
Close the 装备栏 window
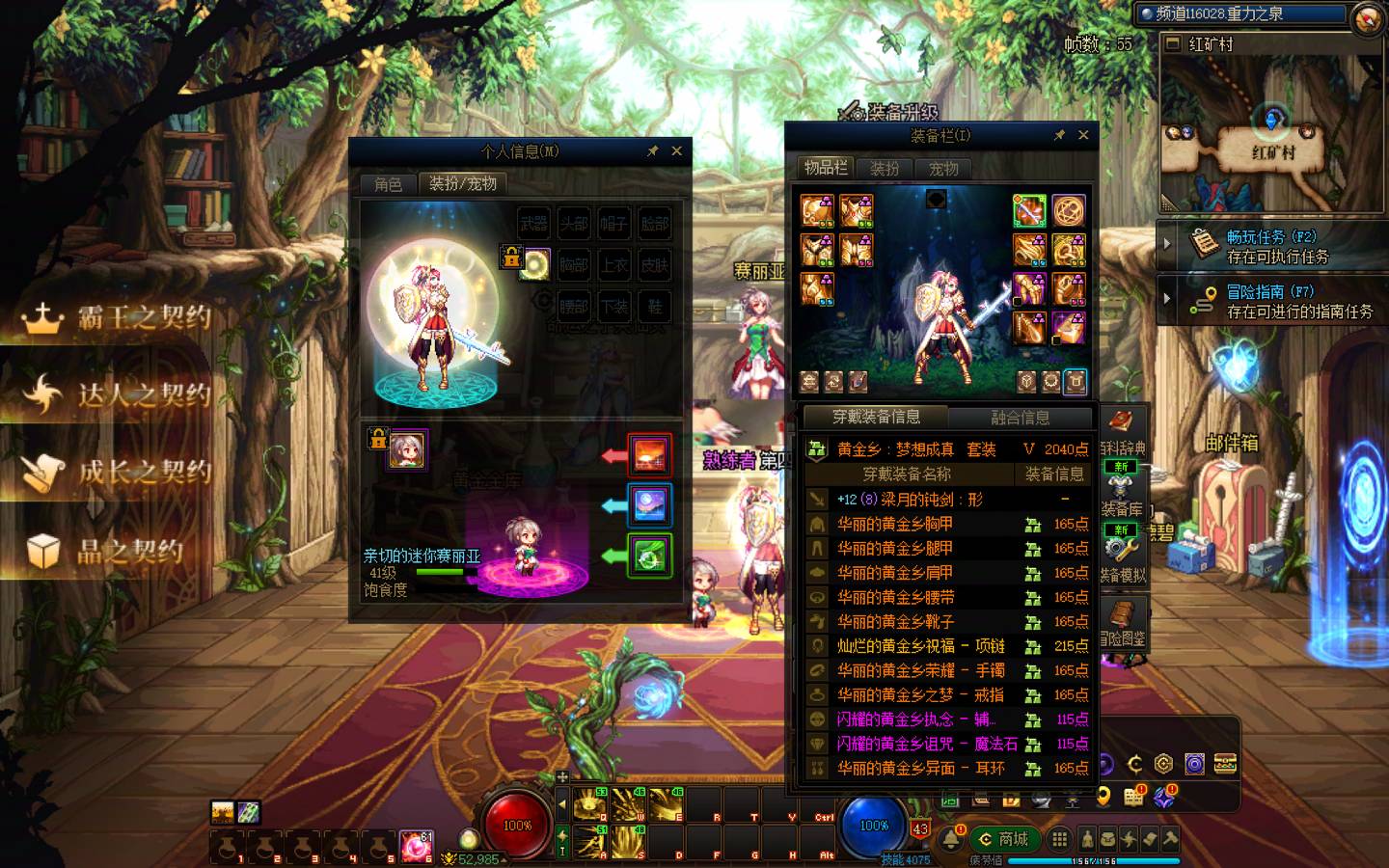[x=1083, y=135]
